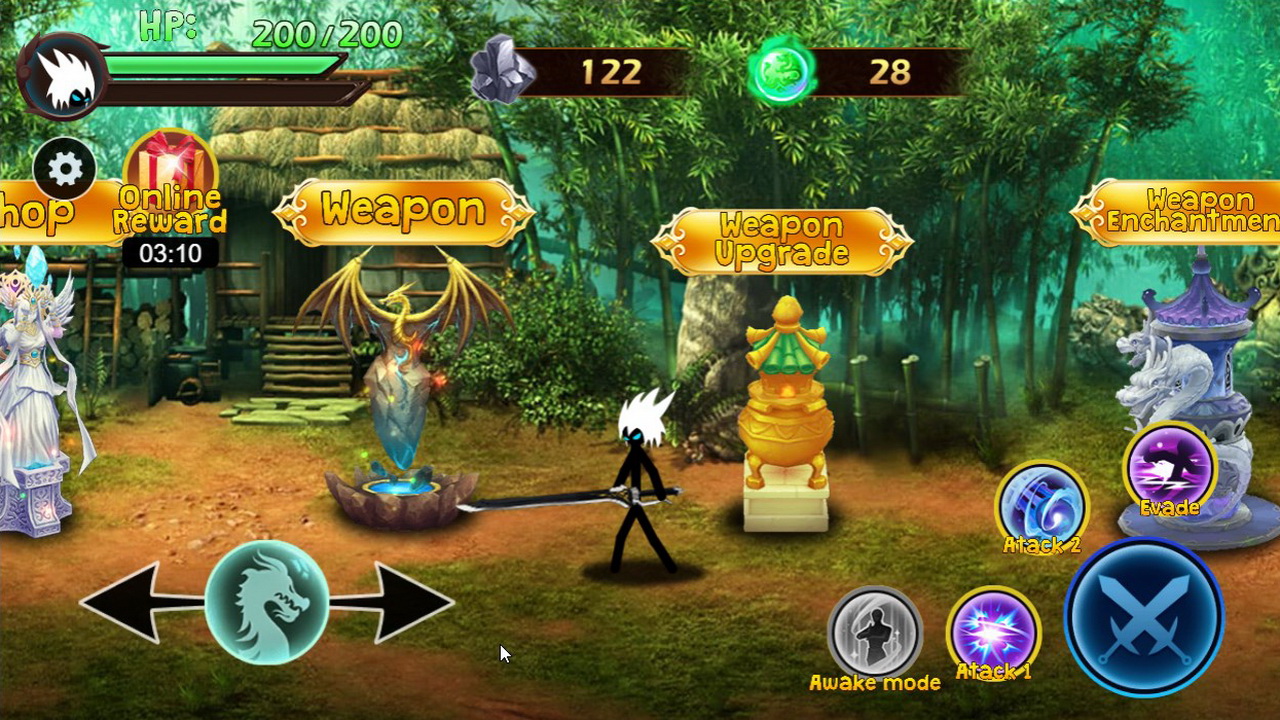
Task: Open the Weapon menu banner
Action: (x=405, y=211)
